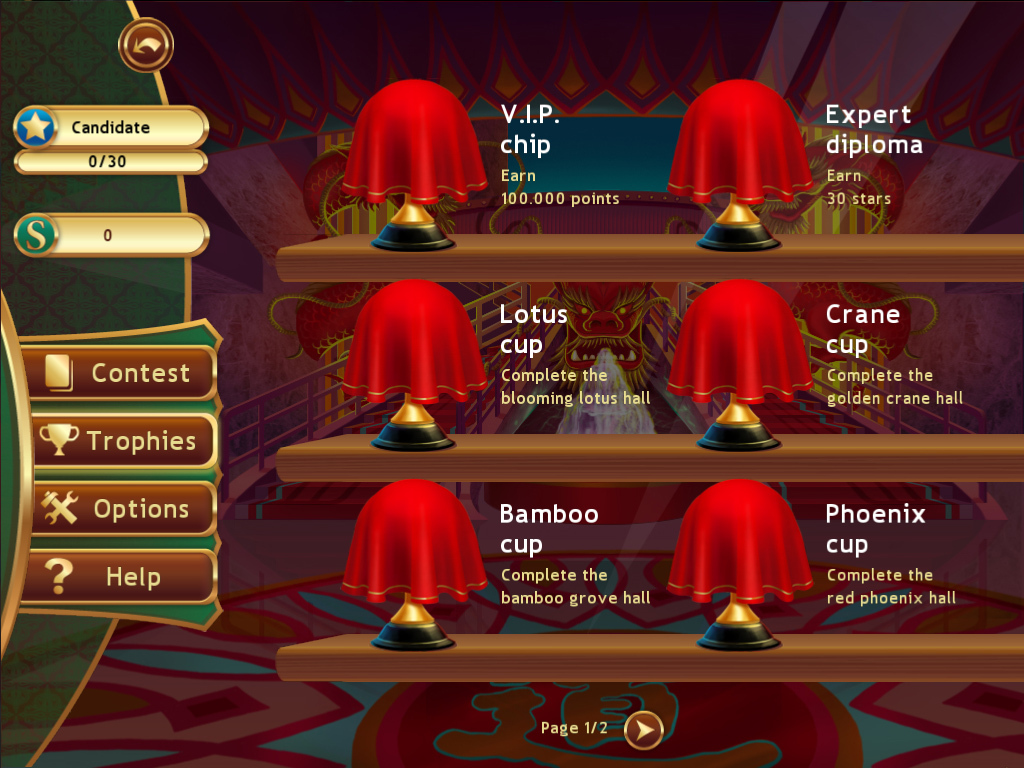Select the covered V.I.P. chip trophy
1024x768 pixels.
point(414,160)
